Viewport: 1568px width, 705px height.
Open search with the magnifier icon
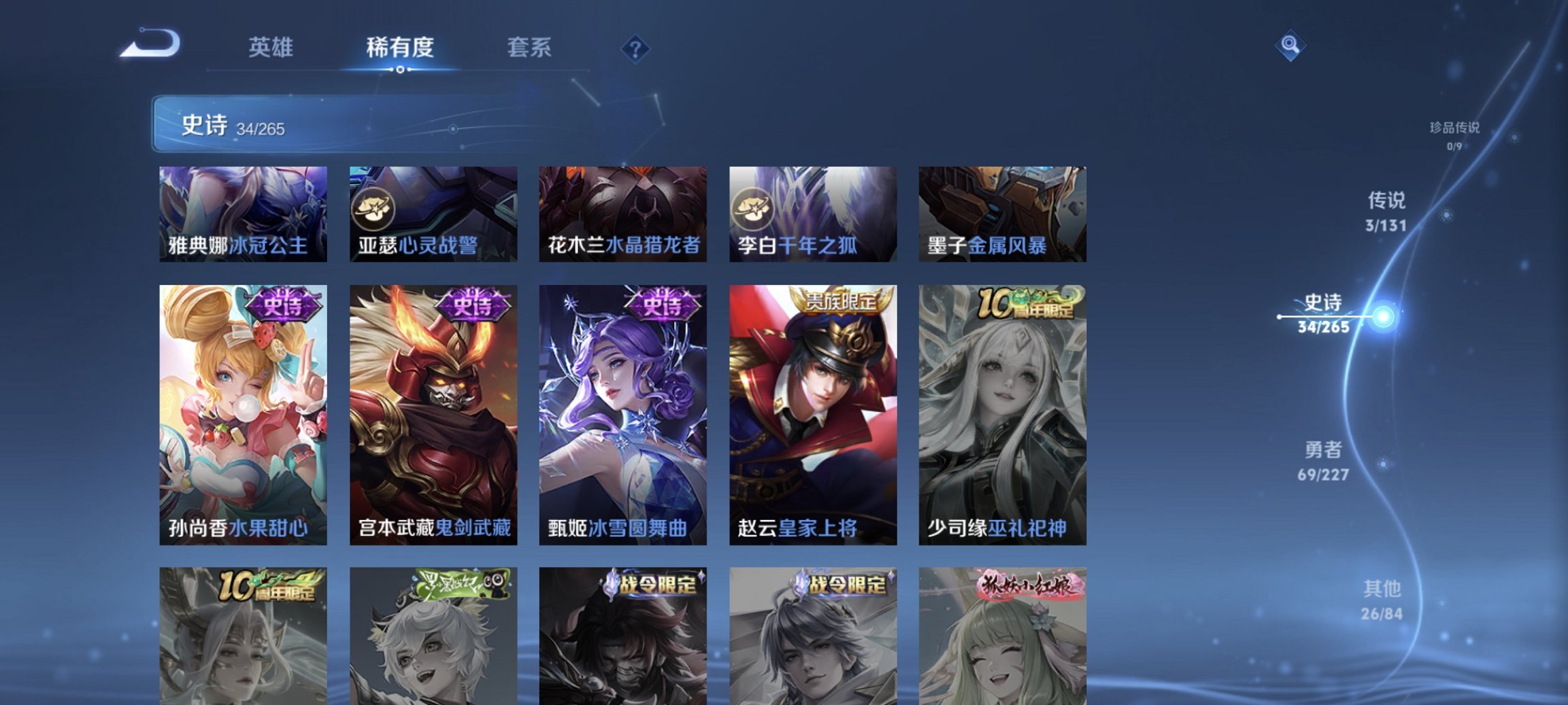tap(1290, 51)
